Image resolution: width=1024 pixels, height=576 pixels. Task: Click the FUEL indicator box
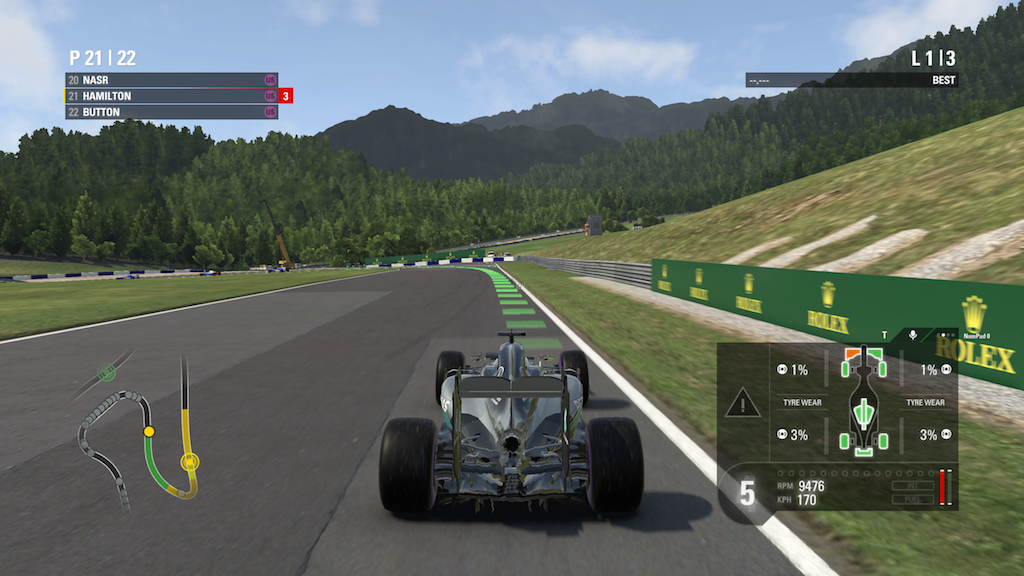point(912,498)
